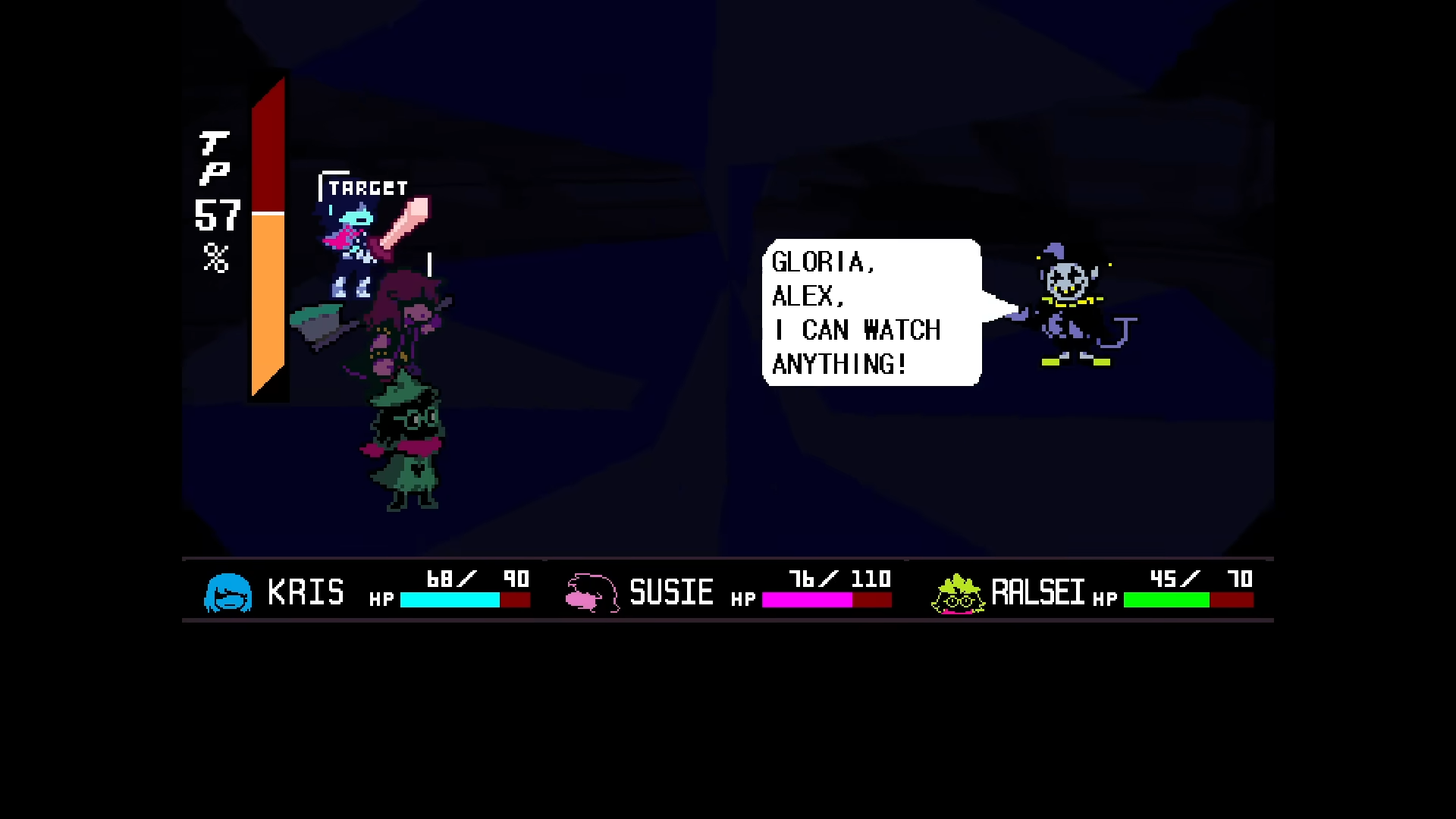This screenshot has height=819, width=1456.
Task: Select Kris's HP label toggle
Action: point(383,599)
